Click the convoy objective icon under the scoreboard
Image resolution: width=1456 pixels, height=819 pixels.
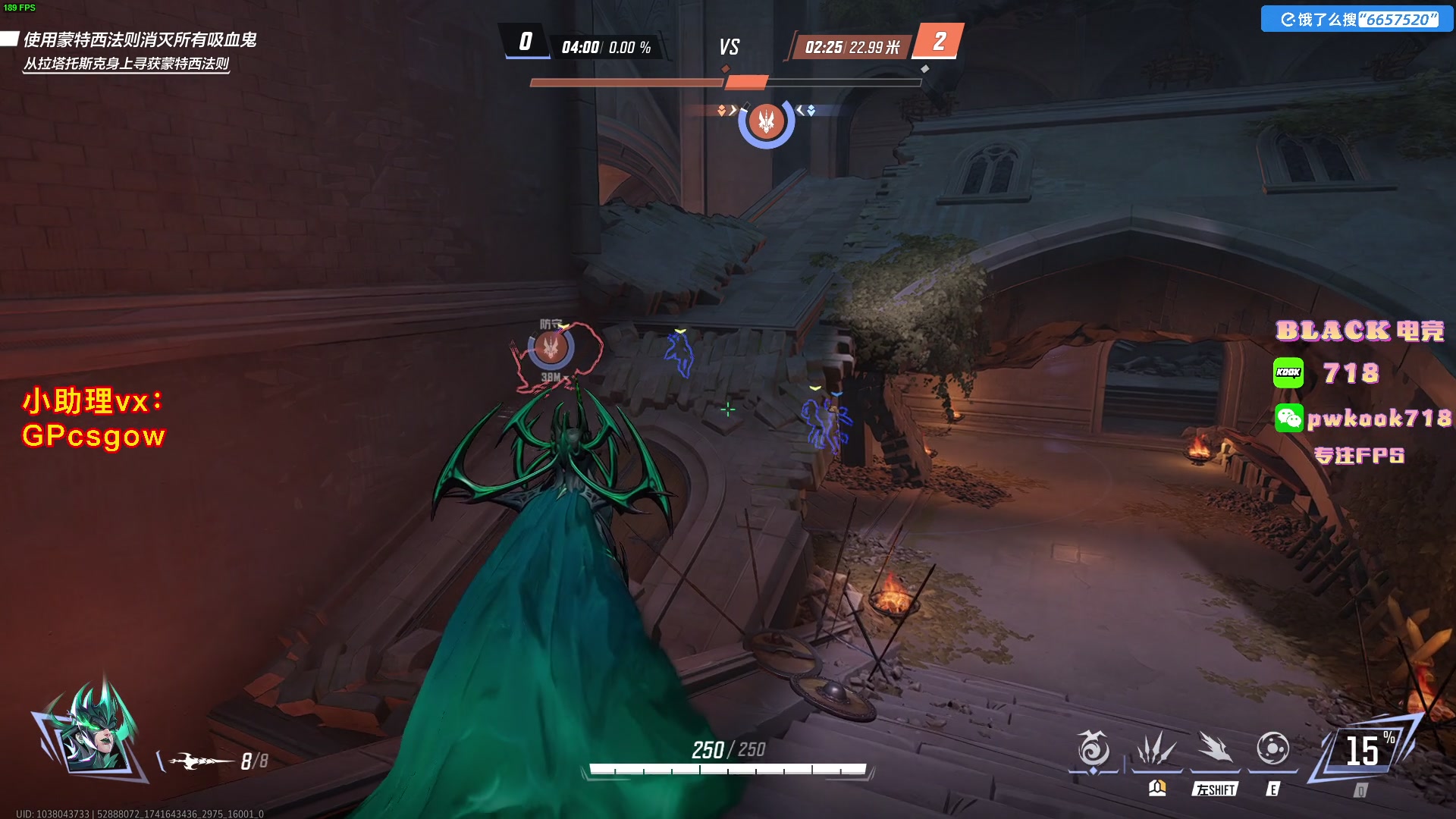click(766, 121)
